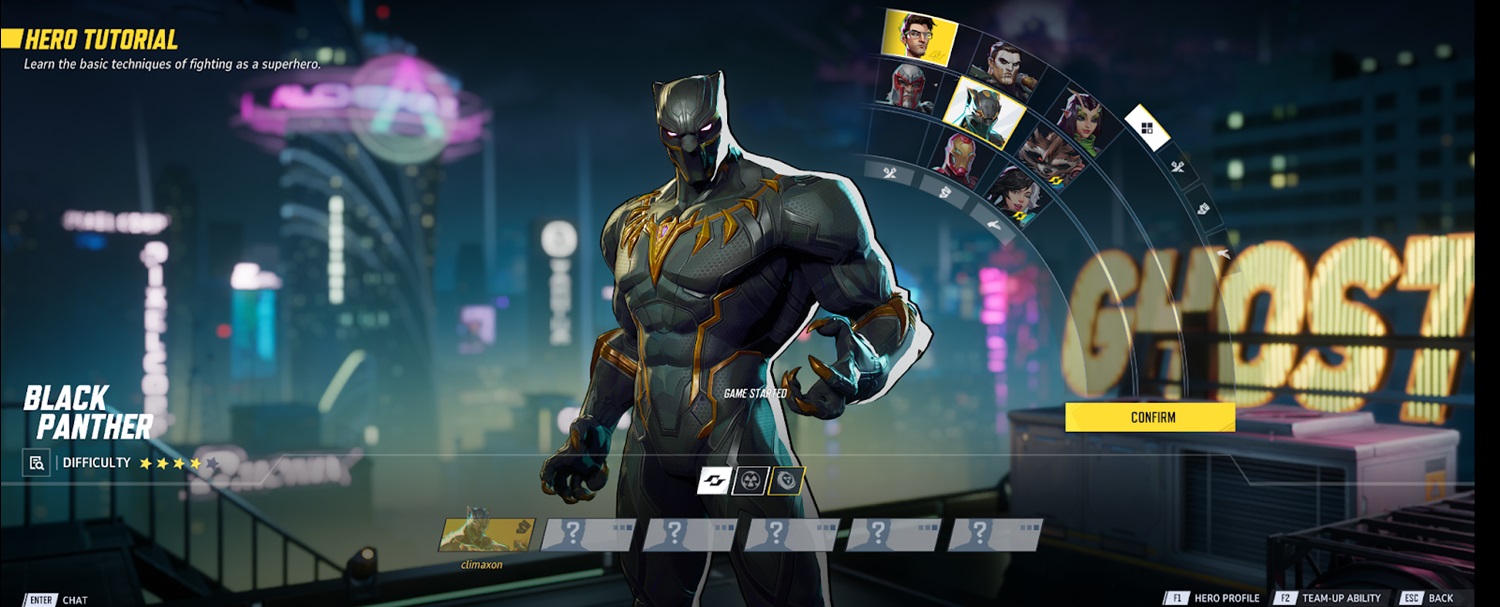Open hero details via the magnifier icon

click(37, 463)
